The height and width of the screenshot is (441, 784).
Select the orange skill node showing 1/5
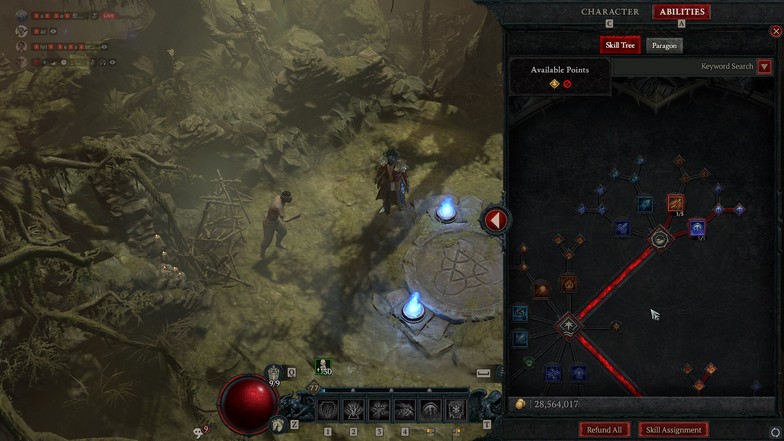pos(676,203)
